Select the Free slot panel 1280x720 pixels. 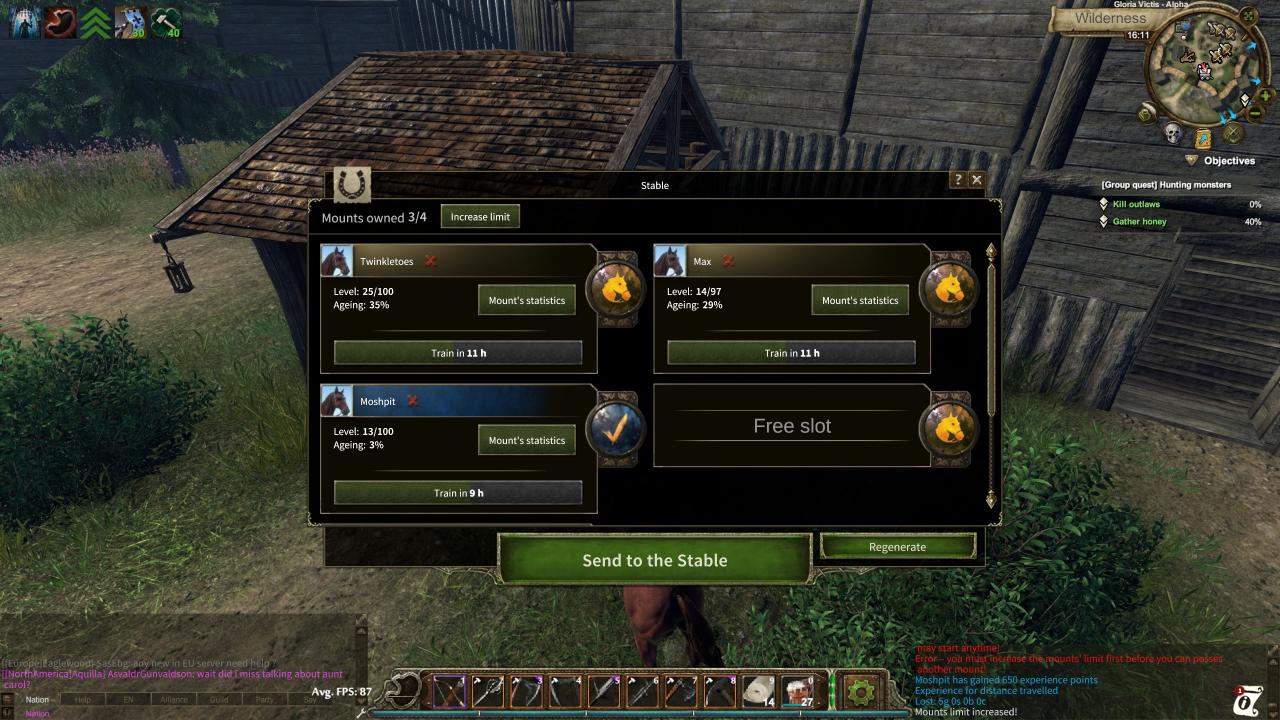[x=792, y=426]
